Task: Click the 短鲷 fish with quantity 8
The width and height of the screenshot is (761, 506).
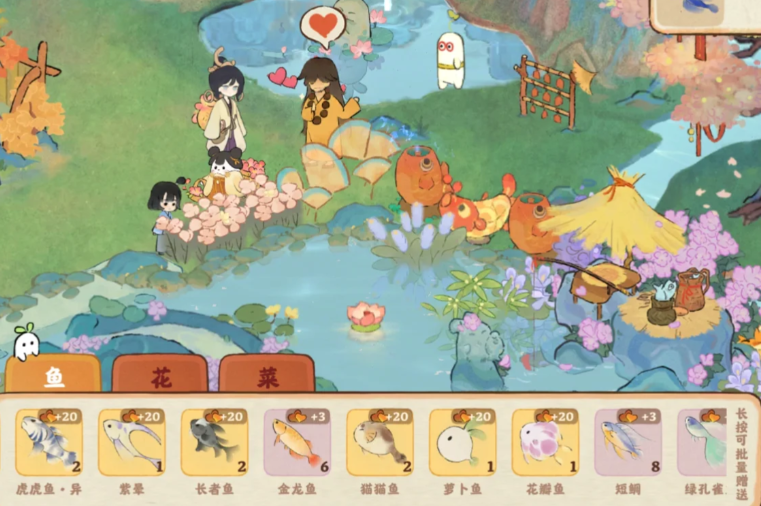Action: (x=628, y=443)
